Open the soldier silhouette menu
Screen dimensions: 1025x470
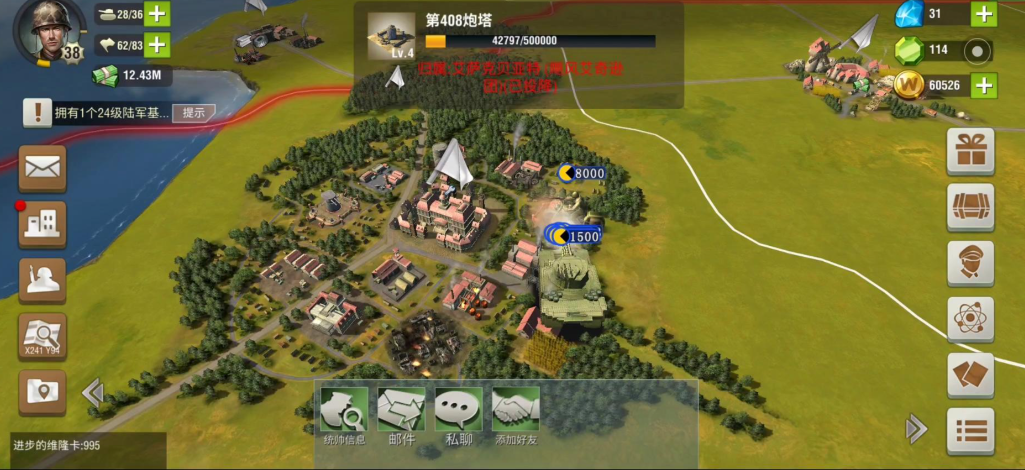42,281
